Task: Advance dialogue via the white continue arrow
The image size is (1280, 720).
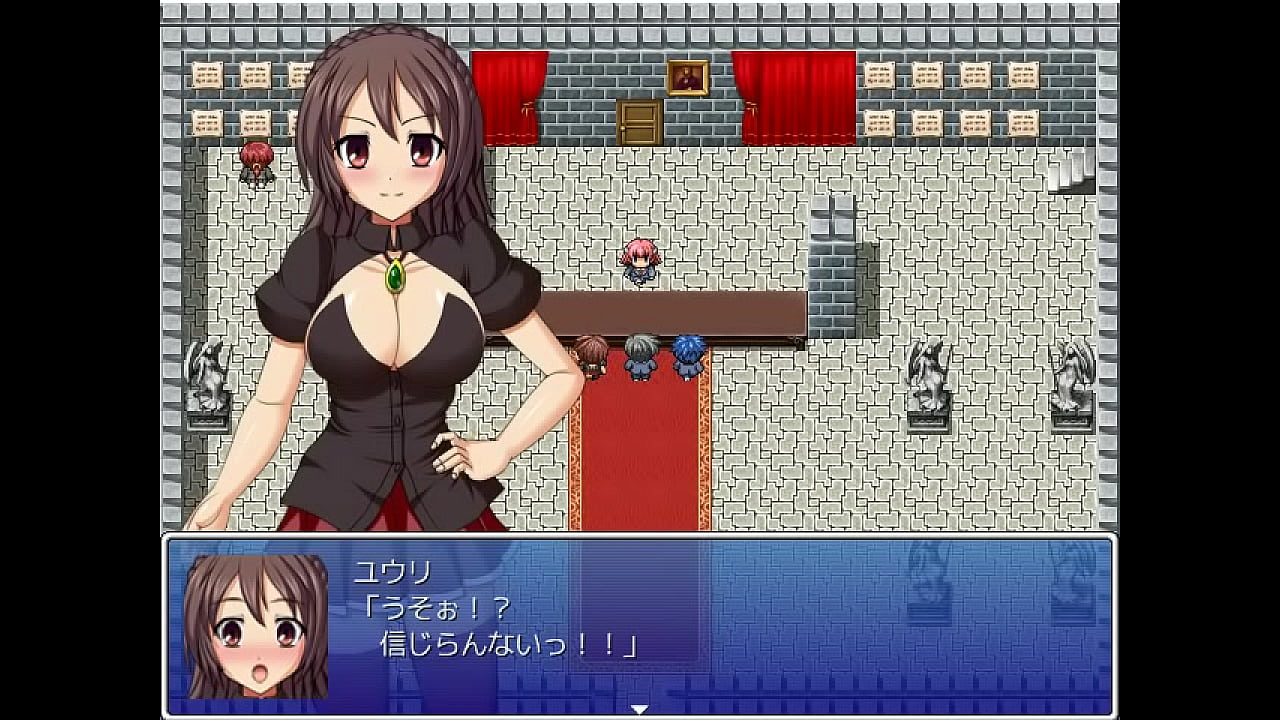Action: (639, 709)
